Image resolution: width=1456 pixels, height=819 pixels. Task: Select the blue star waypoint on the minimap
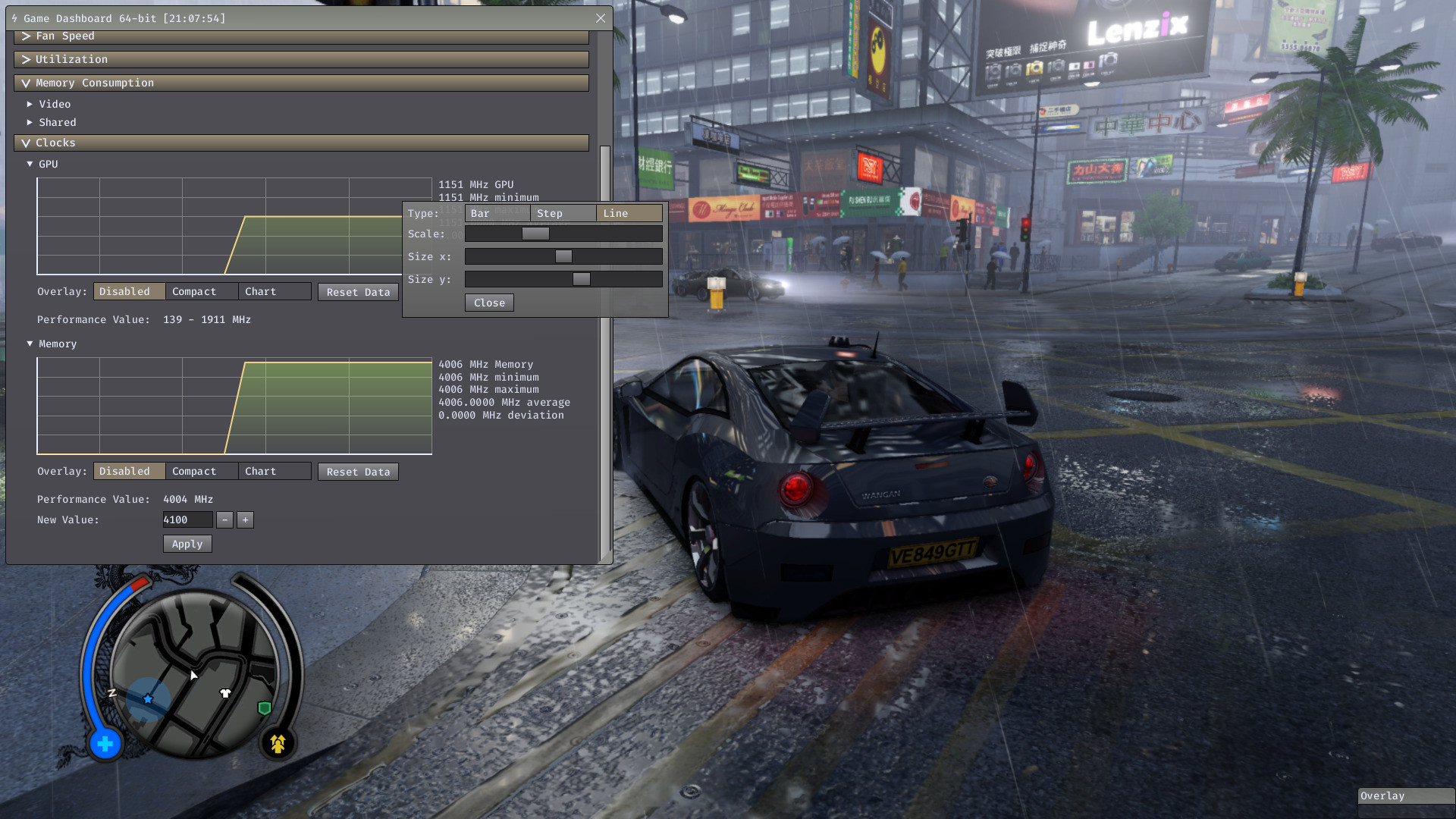147,699
